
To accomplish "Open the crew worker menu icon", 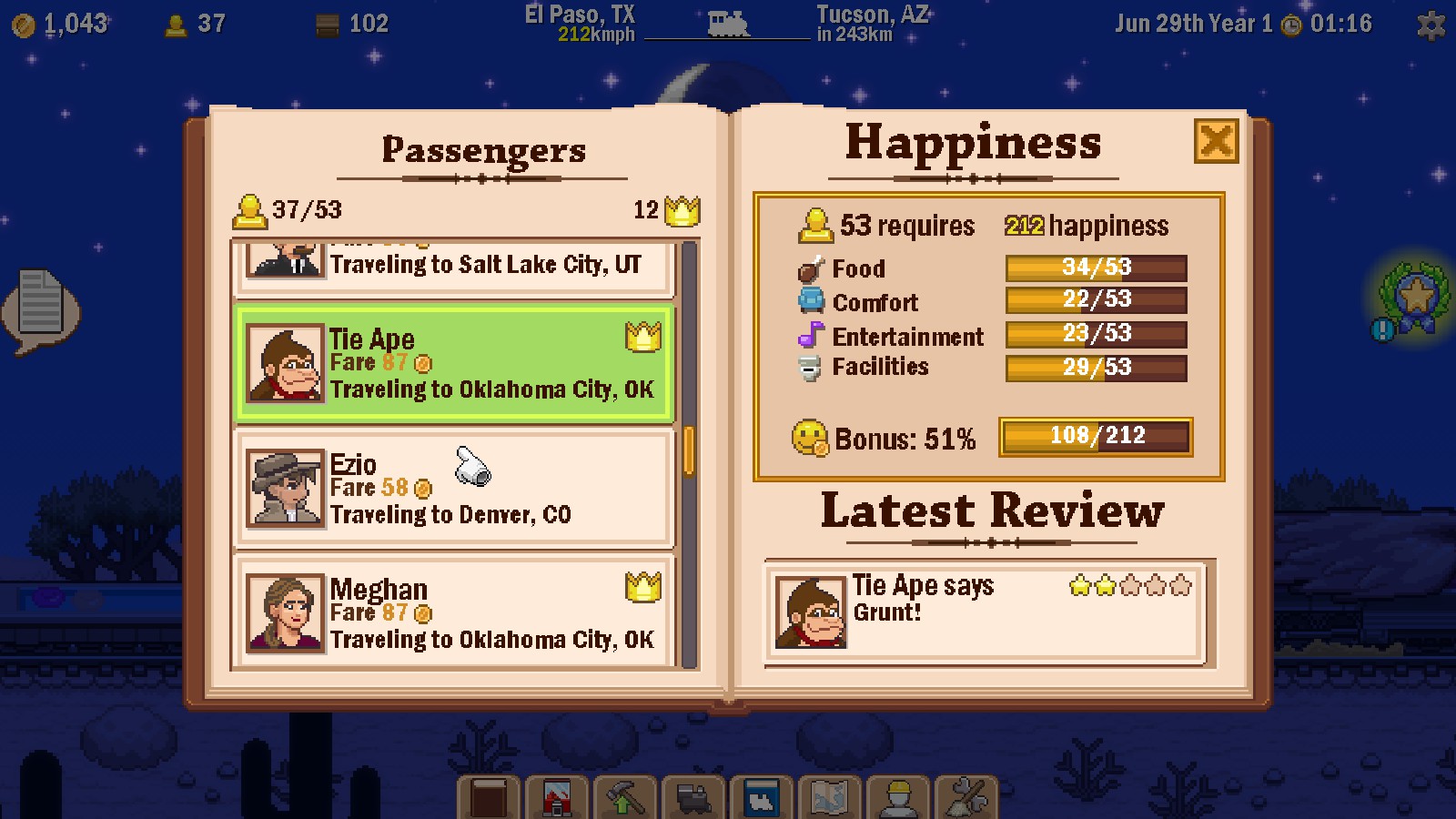I will click(x=897, y=796).
